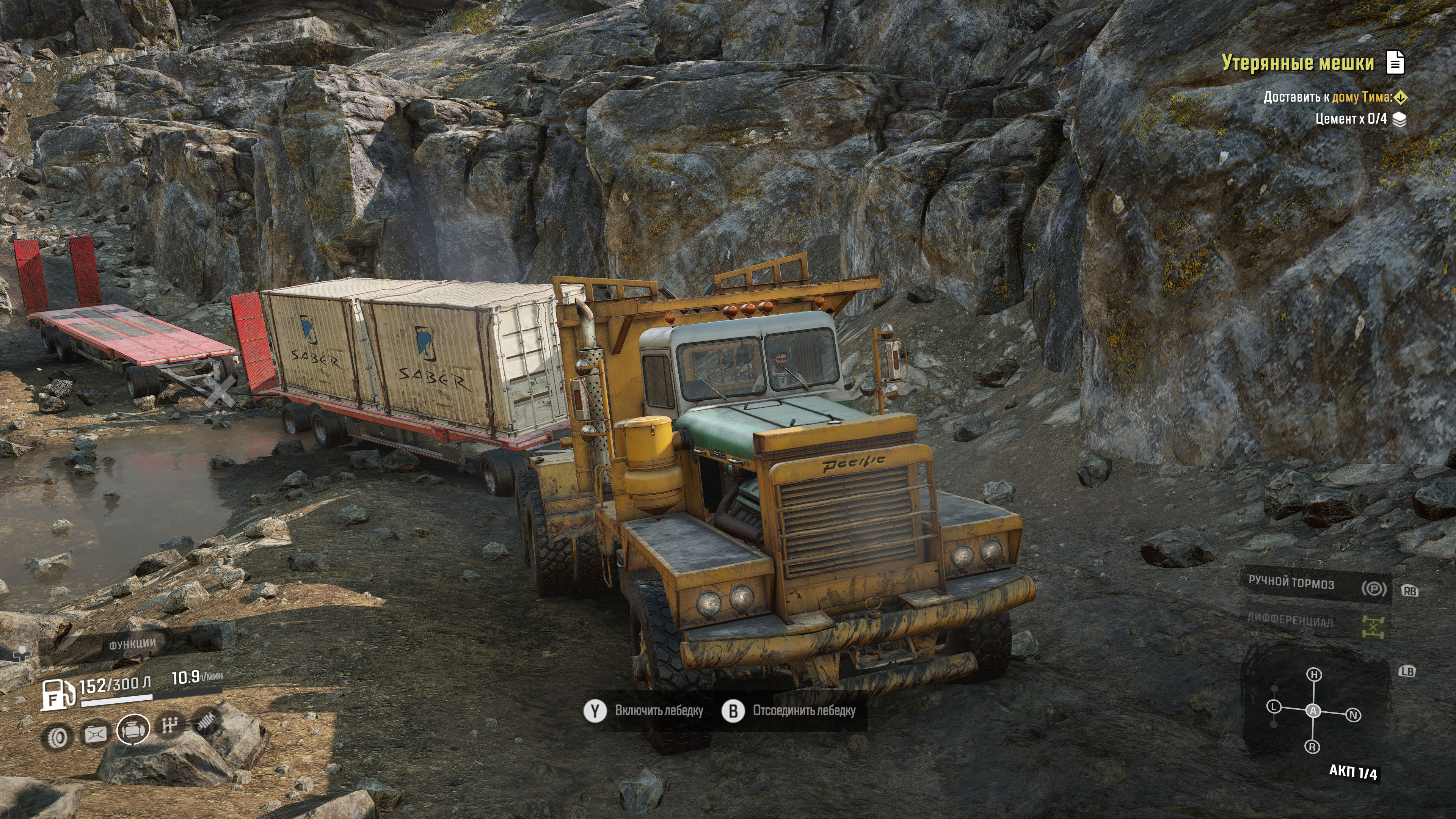Click the wheels damage status icon
This screenshot has width=1456, height=819.
(58, 737)
